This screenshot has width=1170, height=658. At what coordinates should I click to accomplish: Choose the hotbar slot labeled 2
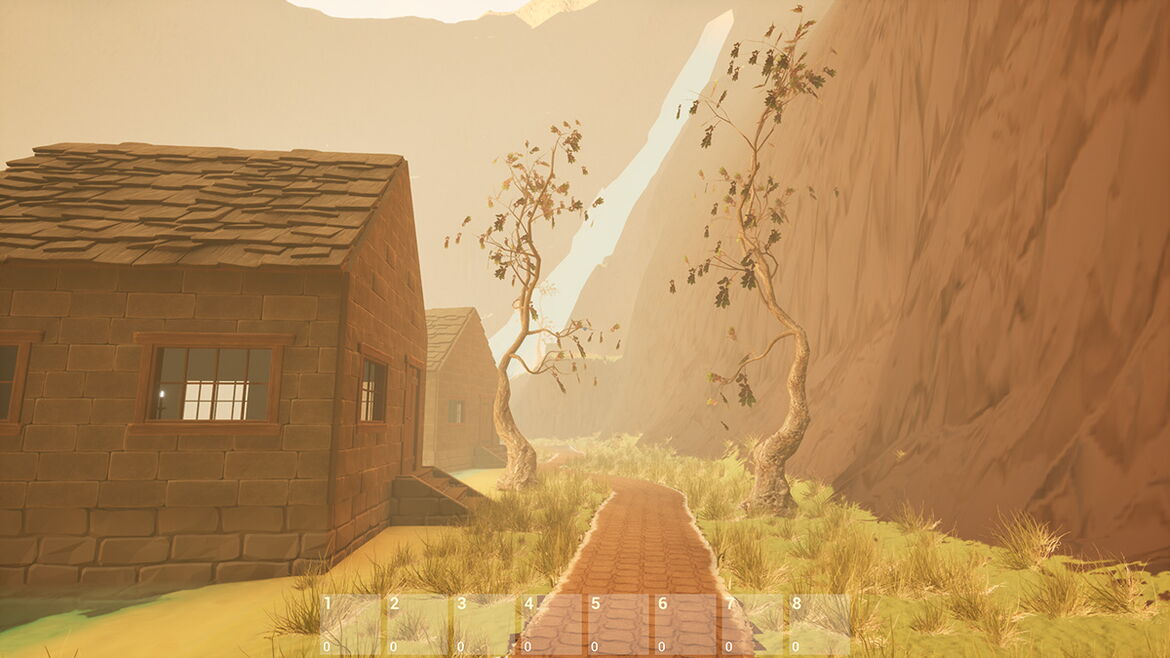coord(417,625)
